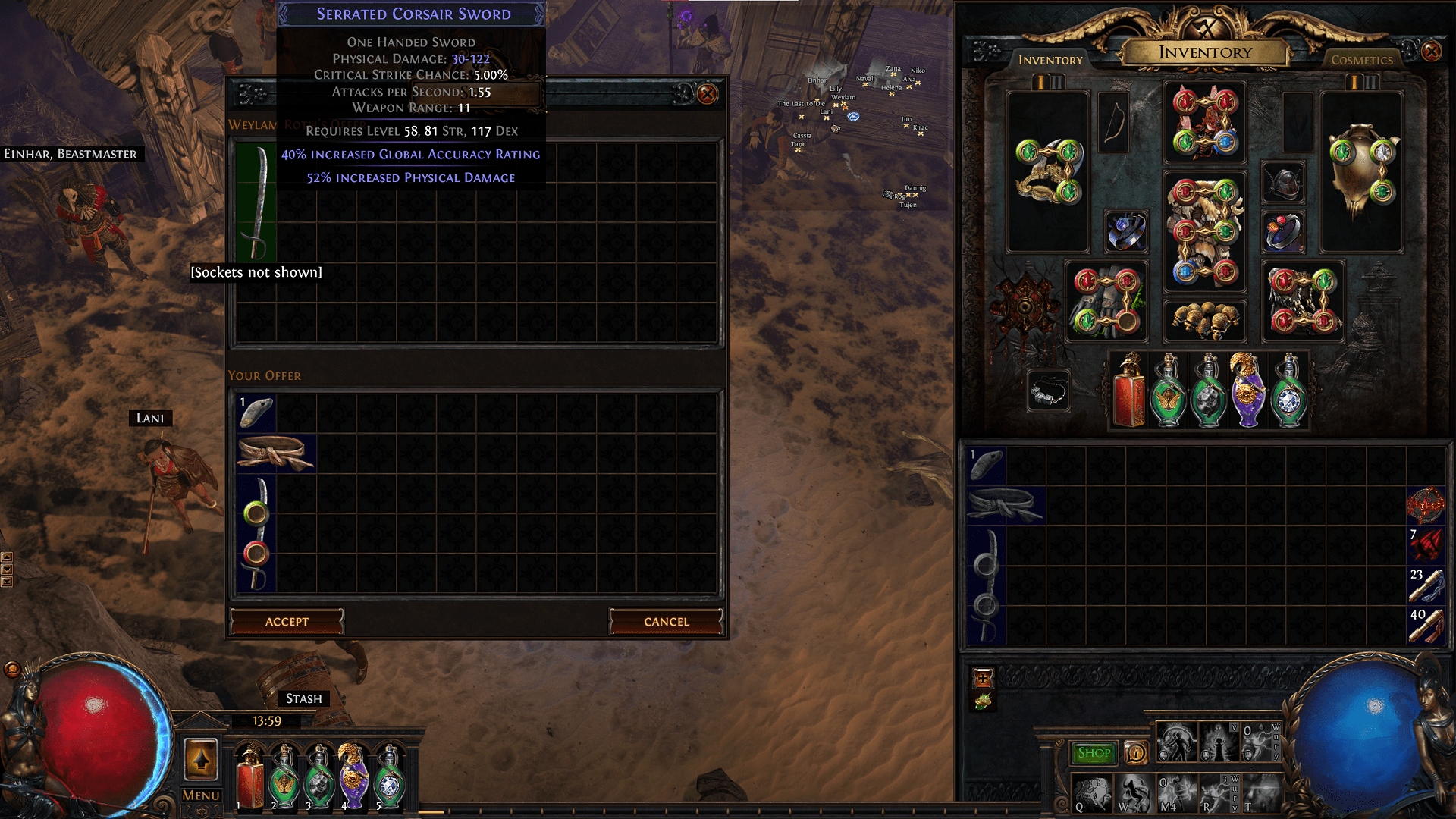The height and width of the screenshot is (819, 1456).
Task: Click the gold info icon beside the Shop button
Action: point(1135,752)
